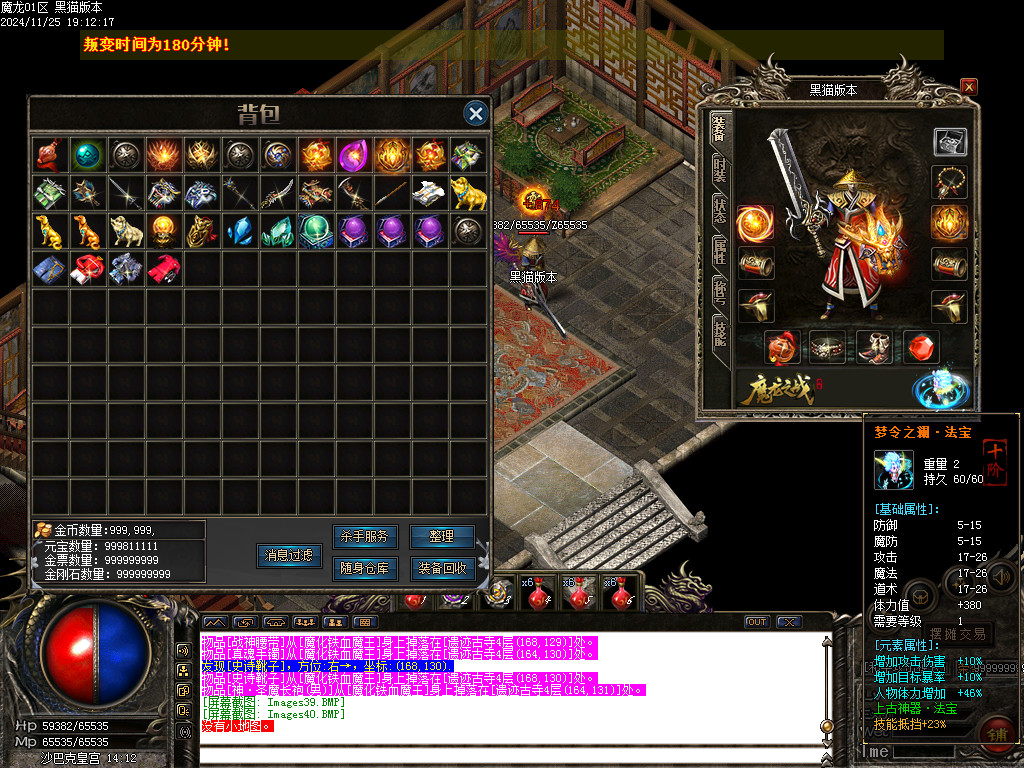This screenshot has height=768, width=1024.
Task: Close the character equipment panel
Action: [x=968, y=87]
